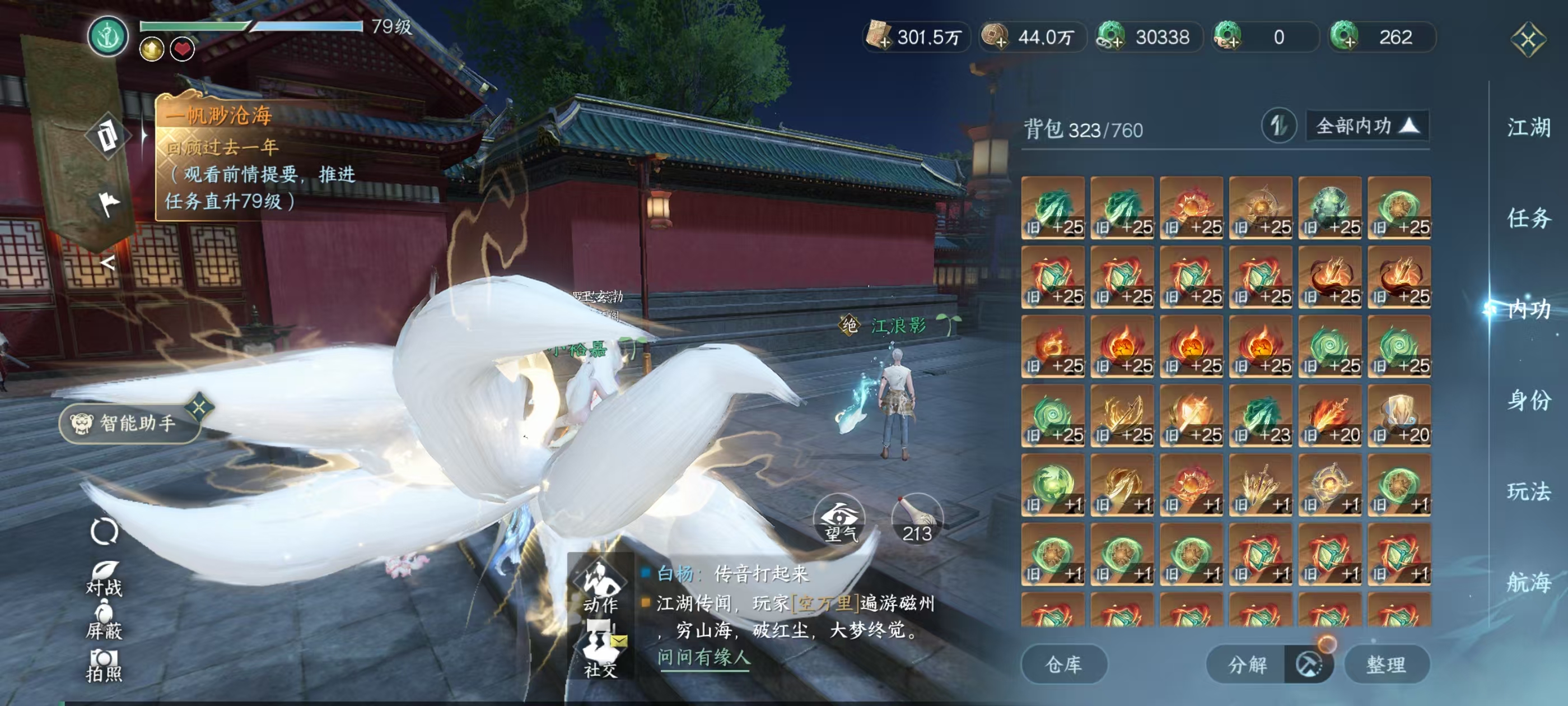The width and height of the screenshot is (1568, 706).
Task: Sort inventory with 整理 button
Action: (x=1386, y=664)
